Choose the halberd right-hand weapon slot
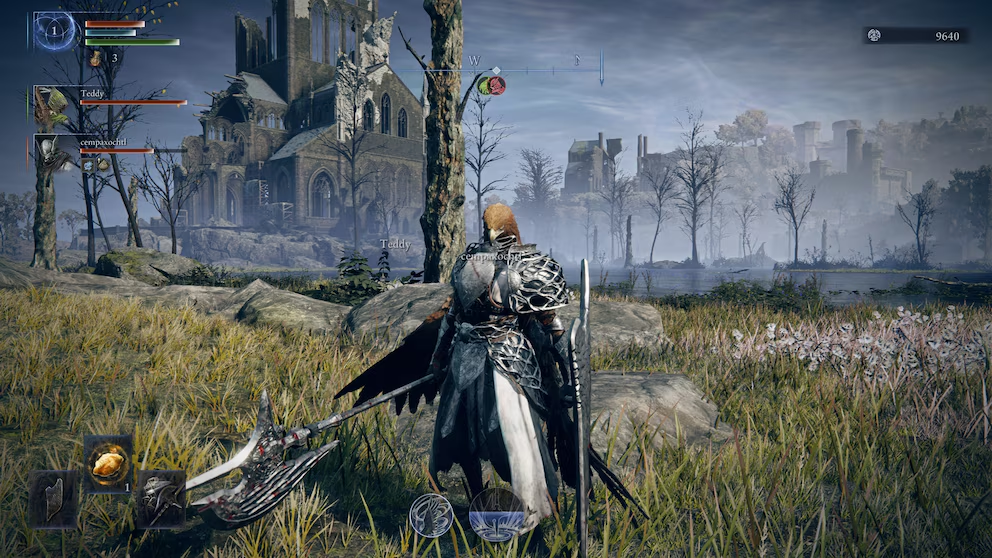The image size is (992, 558). tap(160, 498)
